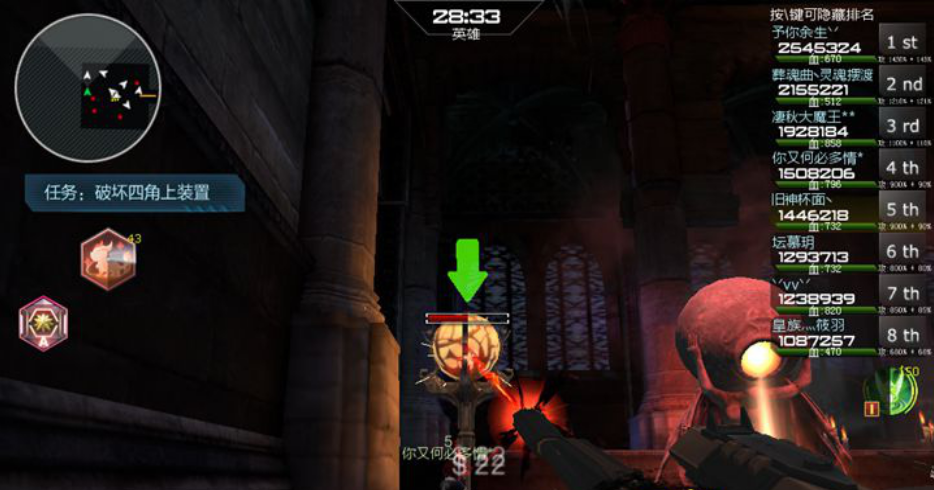Select the mission objective tracker banner

coord(134,193)
